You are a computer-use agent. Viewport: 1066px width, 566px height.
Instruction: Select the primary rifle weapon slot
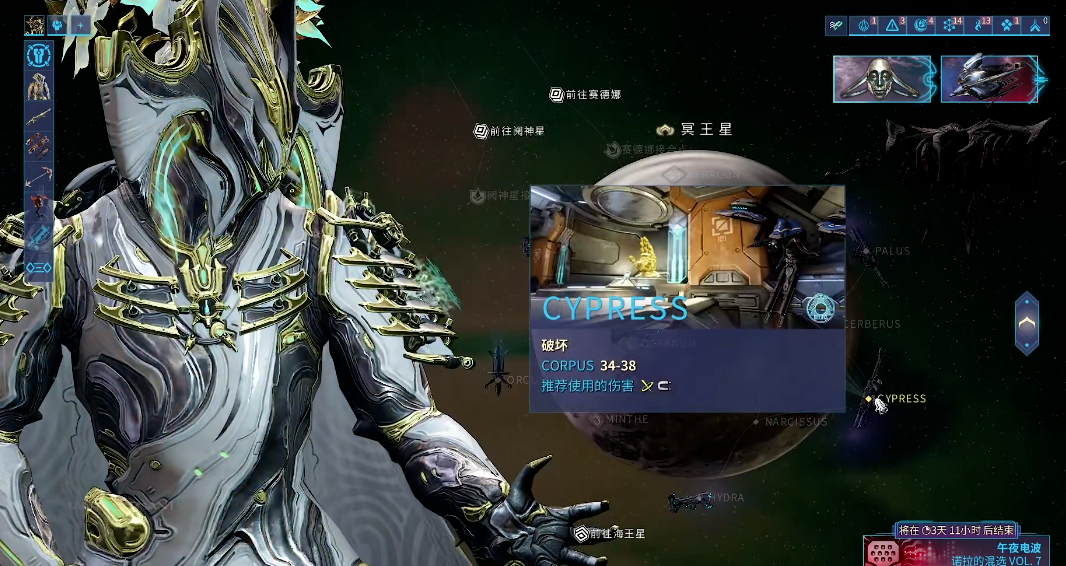38,116
